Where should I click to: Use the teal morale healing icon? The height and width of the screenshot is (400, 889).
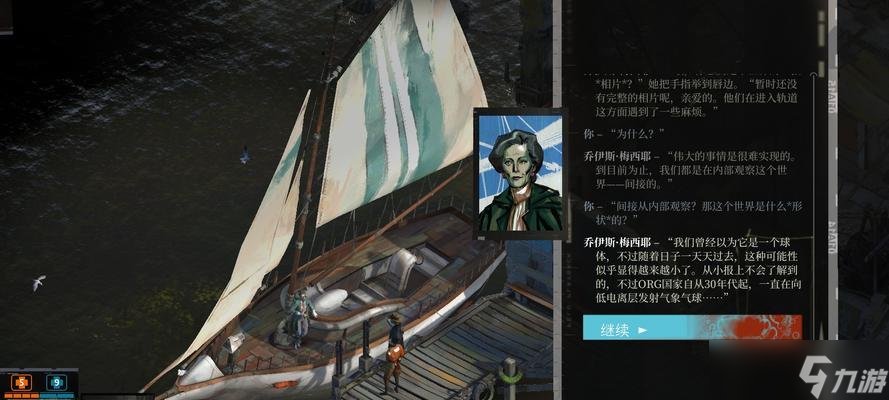point(56,381)
